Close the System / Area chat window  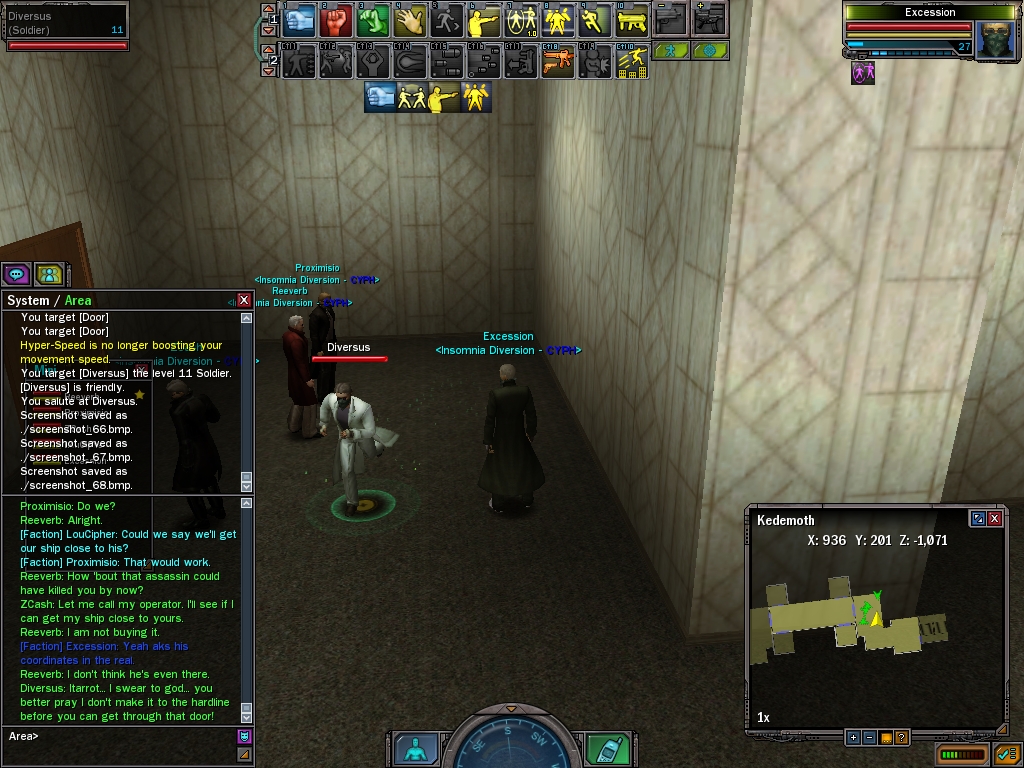[x=244, y=300]
